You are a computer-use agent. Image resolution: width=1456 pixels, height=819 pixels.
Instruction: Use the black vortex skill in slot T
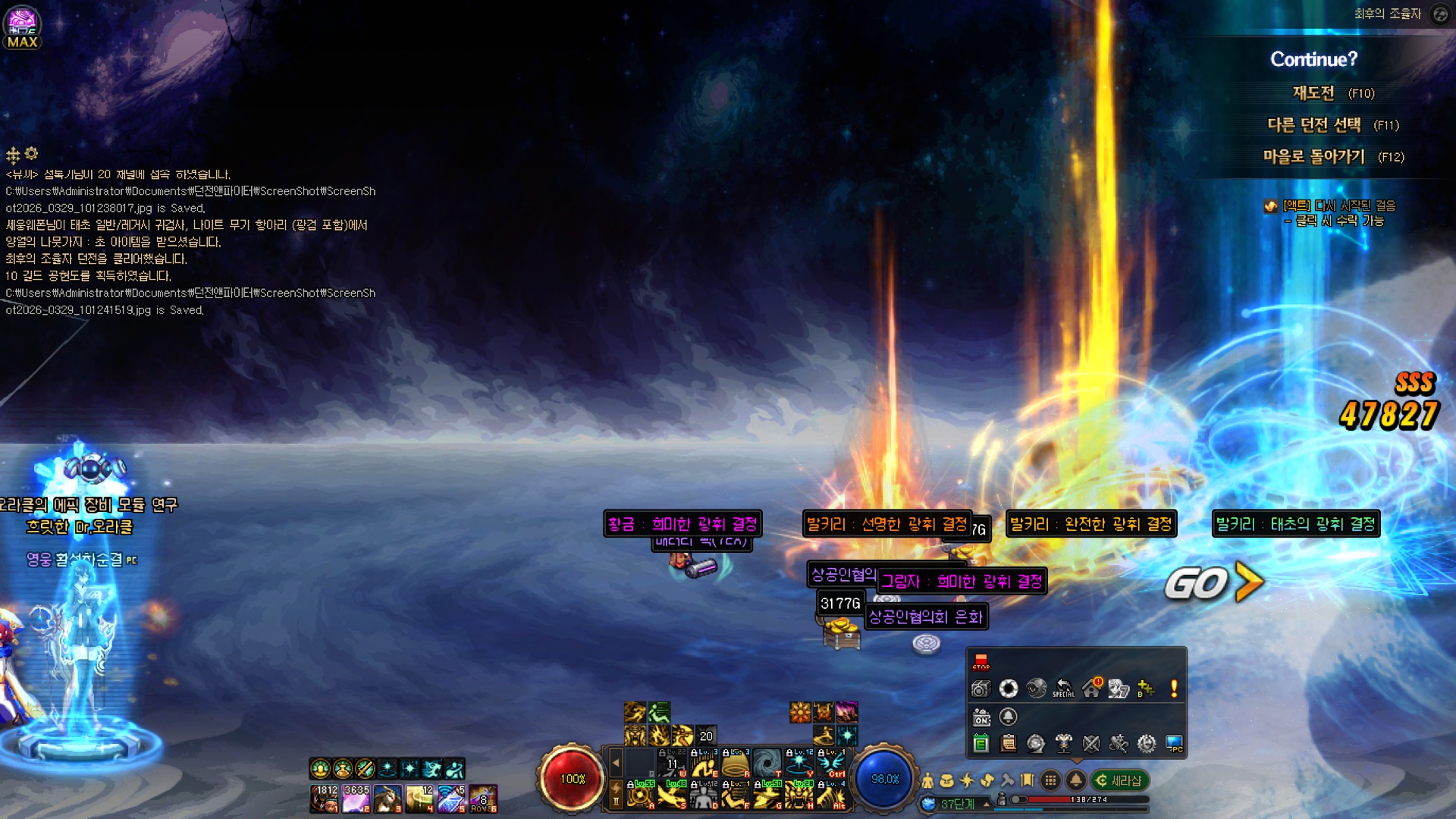click(767, 763)
